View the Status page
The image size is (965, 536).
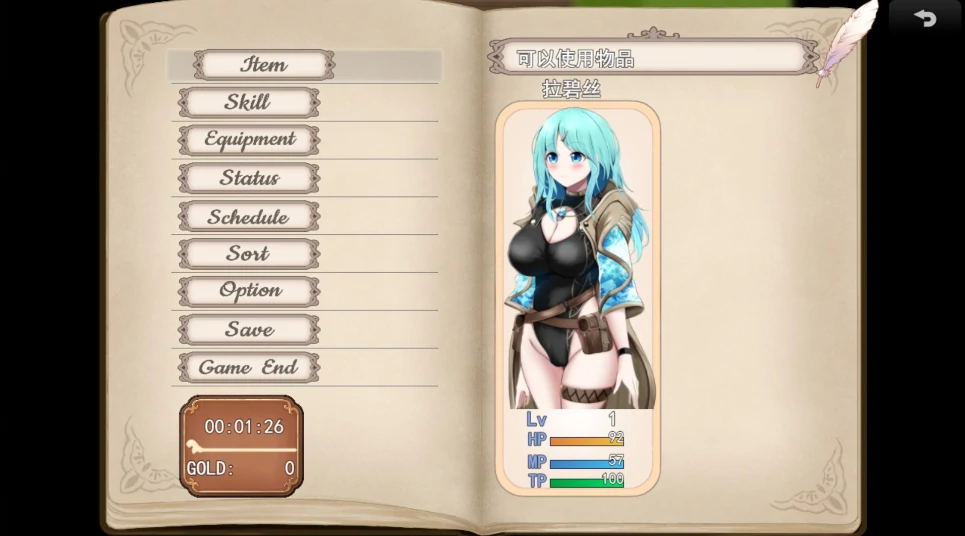249,178
